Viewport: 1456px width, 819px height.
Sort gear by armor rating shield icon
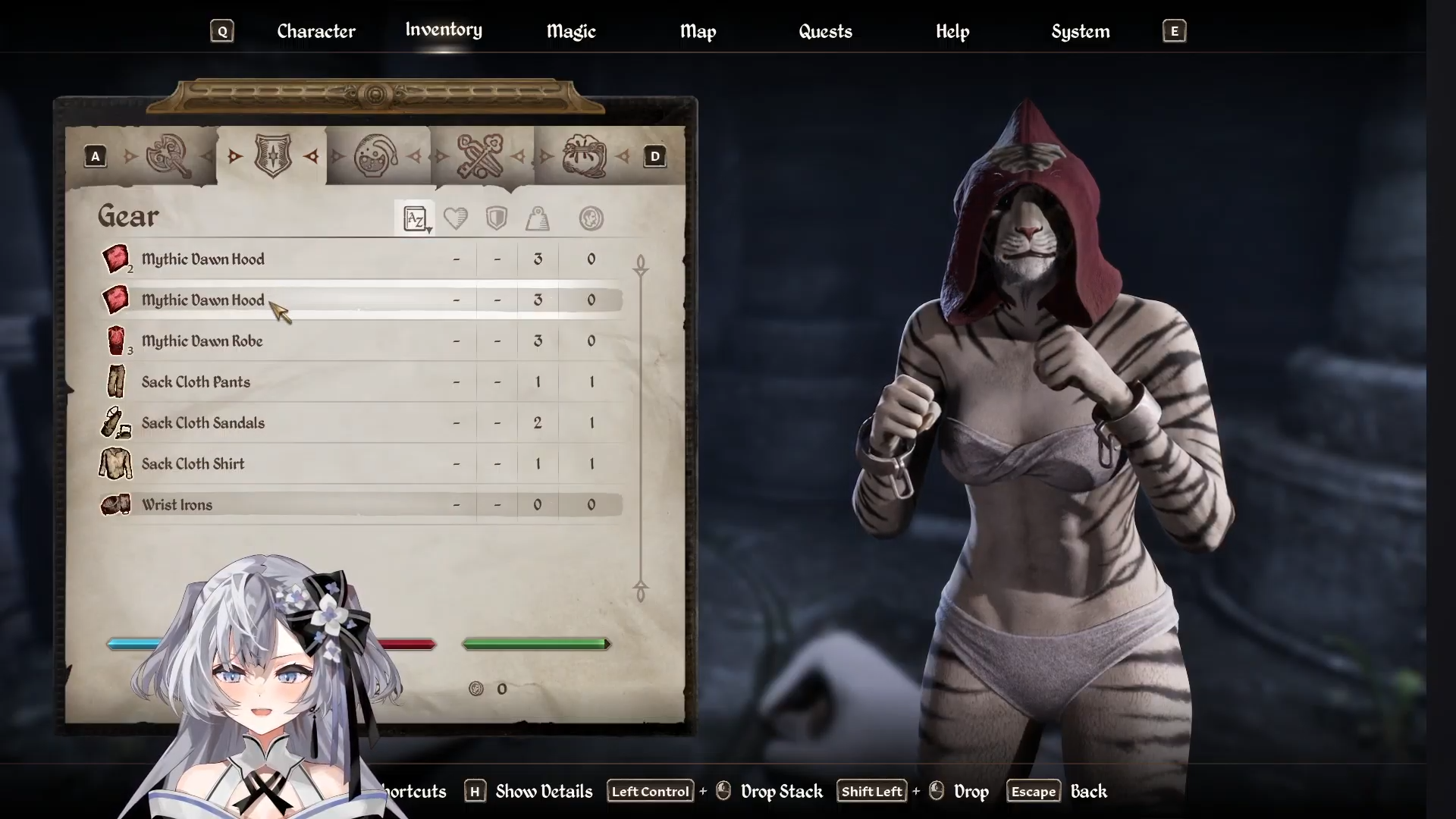point(497,219)
